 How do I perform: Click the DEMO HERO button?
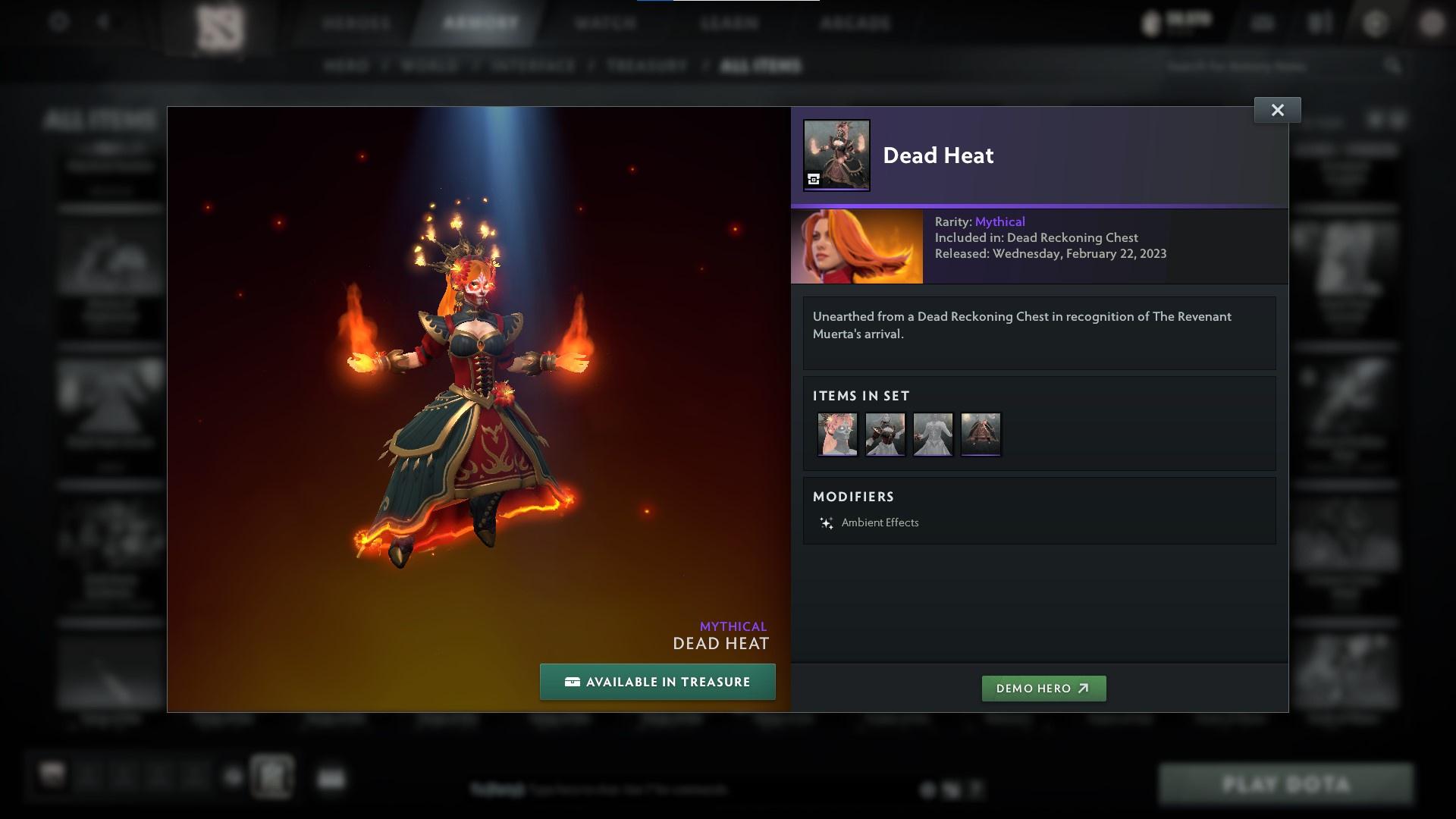pos(1043,689)
